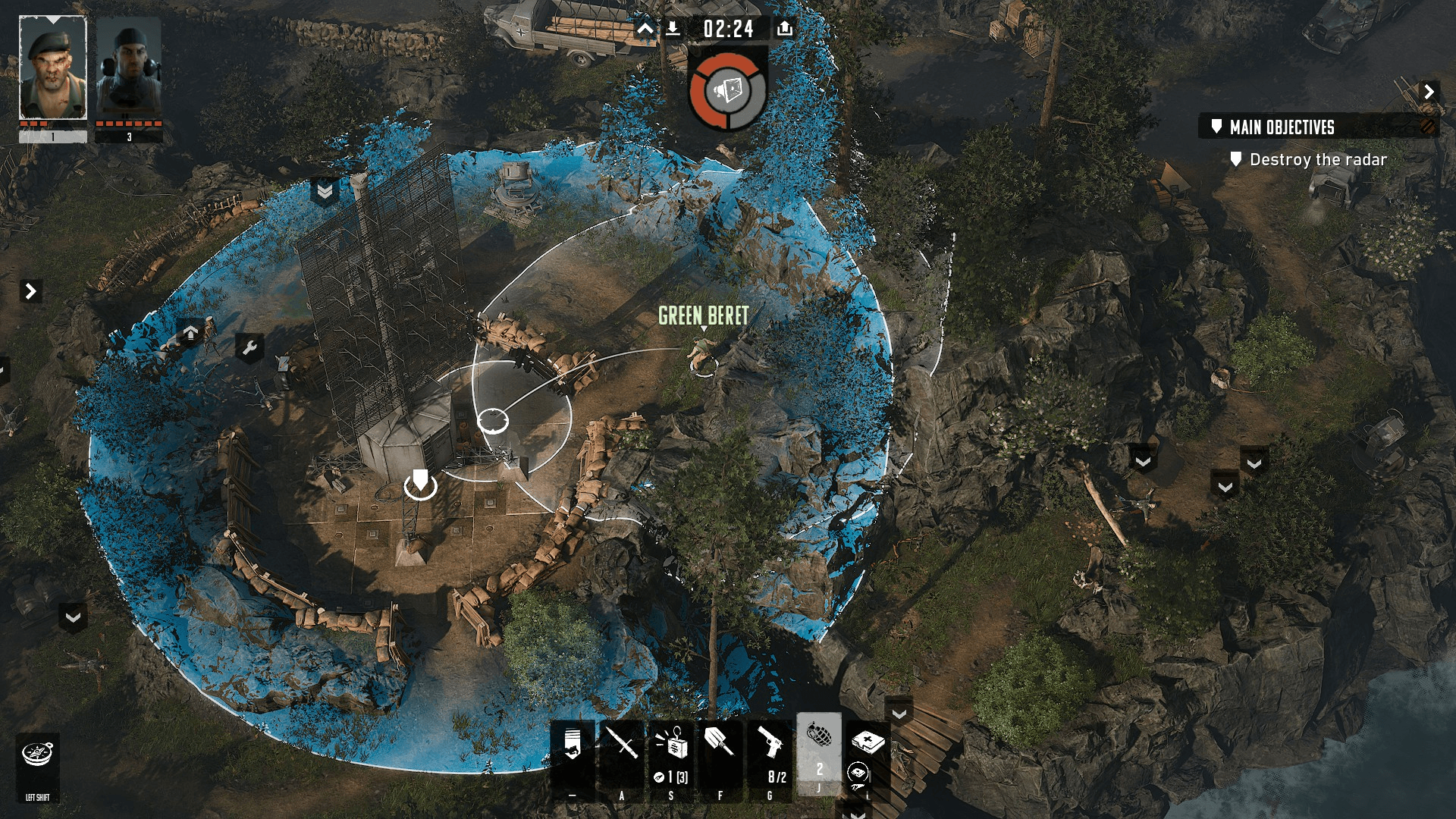Click the wrench interaction marker near radar
The image size is (1456, 819).
coord(249,348)
